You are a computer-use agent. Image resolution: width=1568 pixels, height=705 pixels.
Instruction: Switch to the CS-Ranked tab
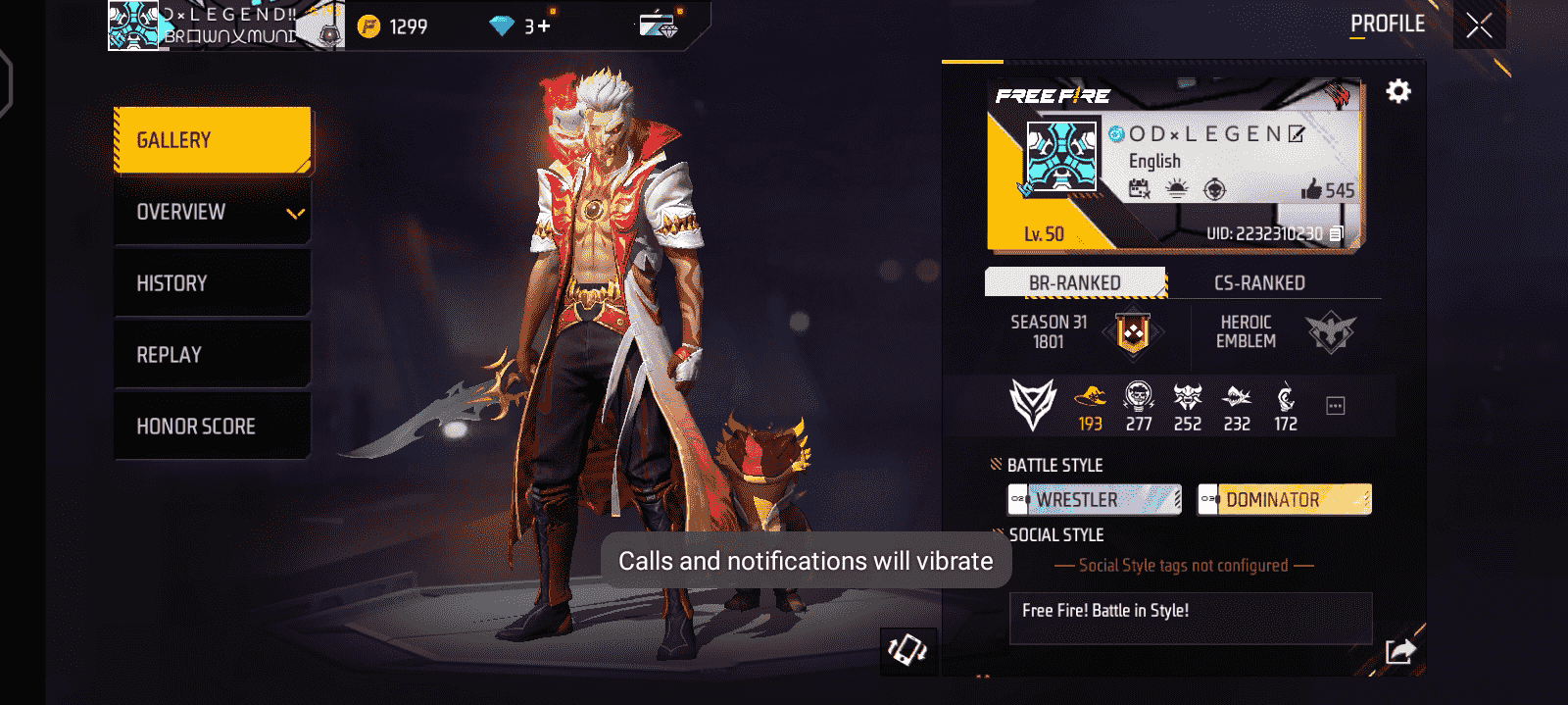1259,283
